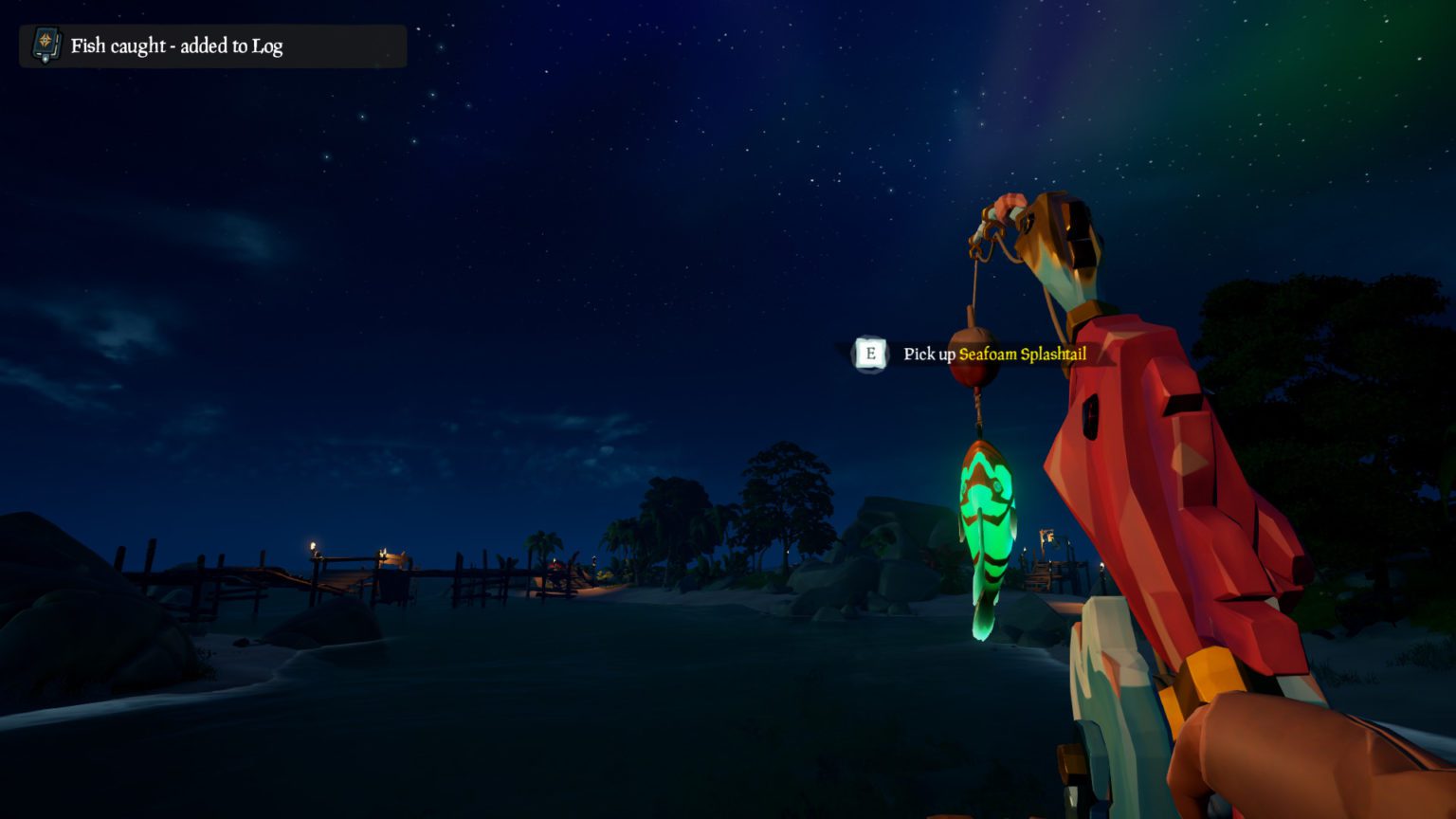This screenshot has height=819, width=1456.
Task: Click the lit torch on the distant dock
Action: (x=385, y=550)
